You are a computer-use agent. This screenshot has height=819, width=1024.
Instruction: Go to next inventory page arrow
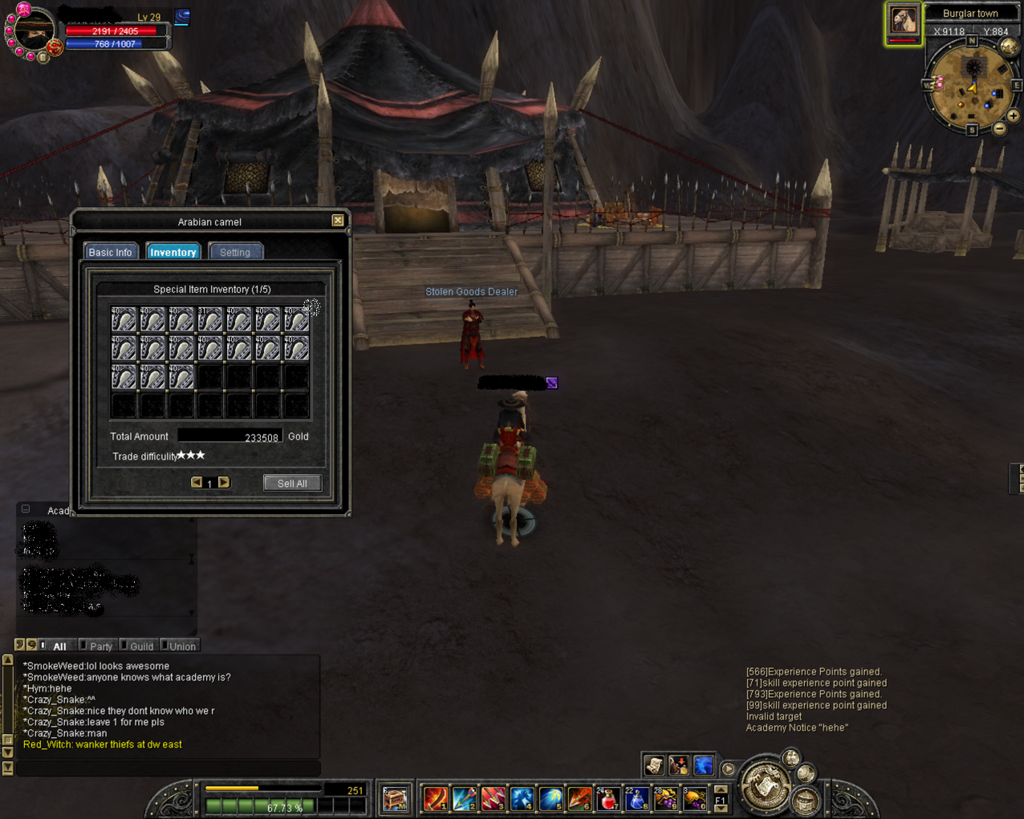pos(224,482)
